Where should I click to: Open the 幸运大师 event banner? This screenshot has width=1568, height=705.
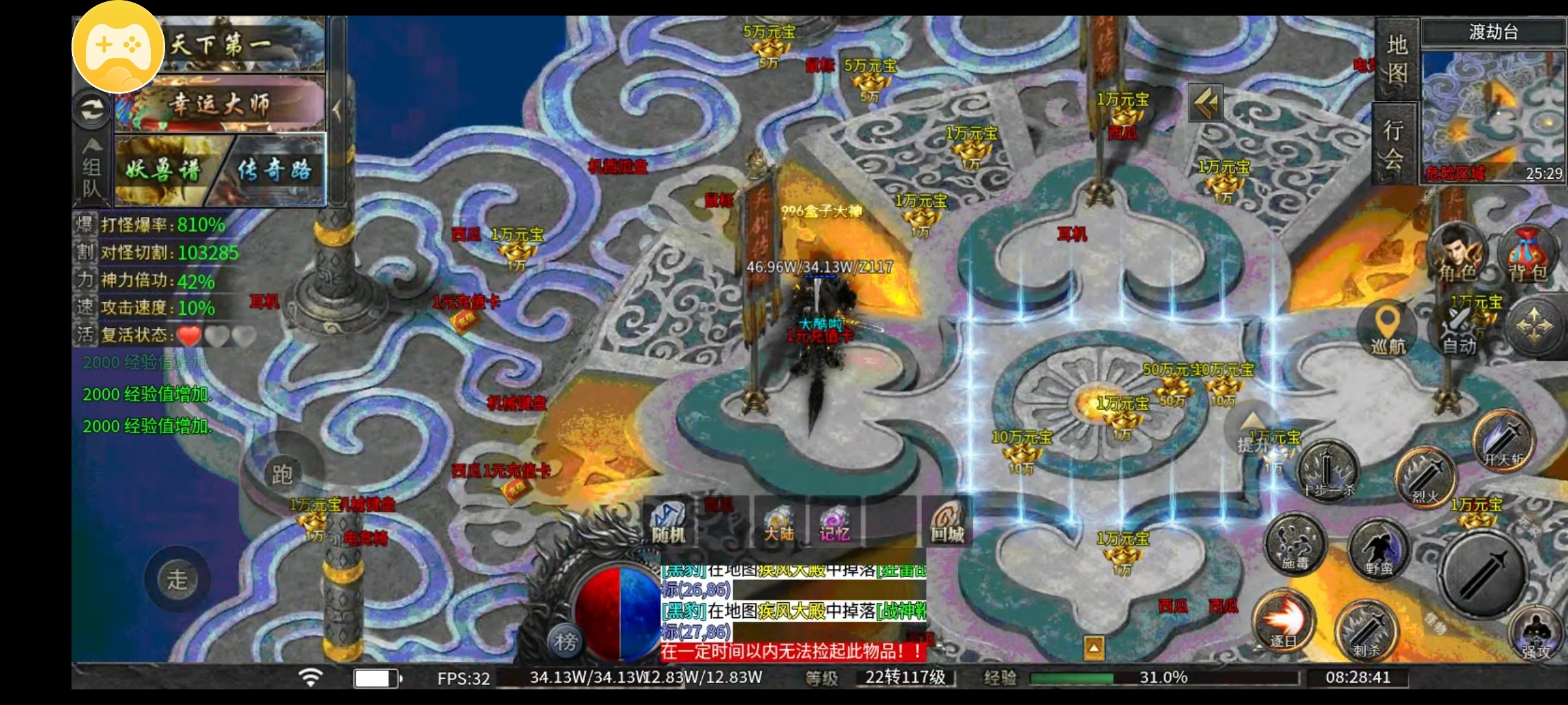pos(221,104)
